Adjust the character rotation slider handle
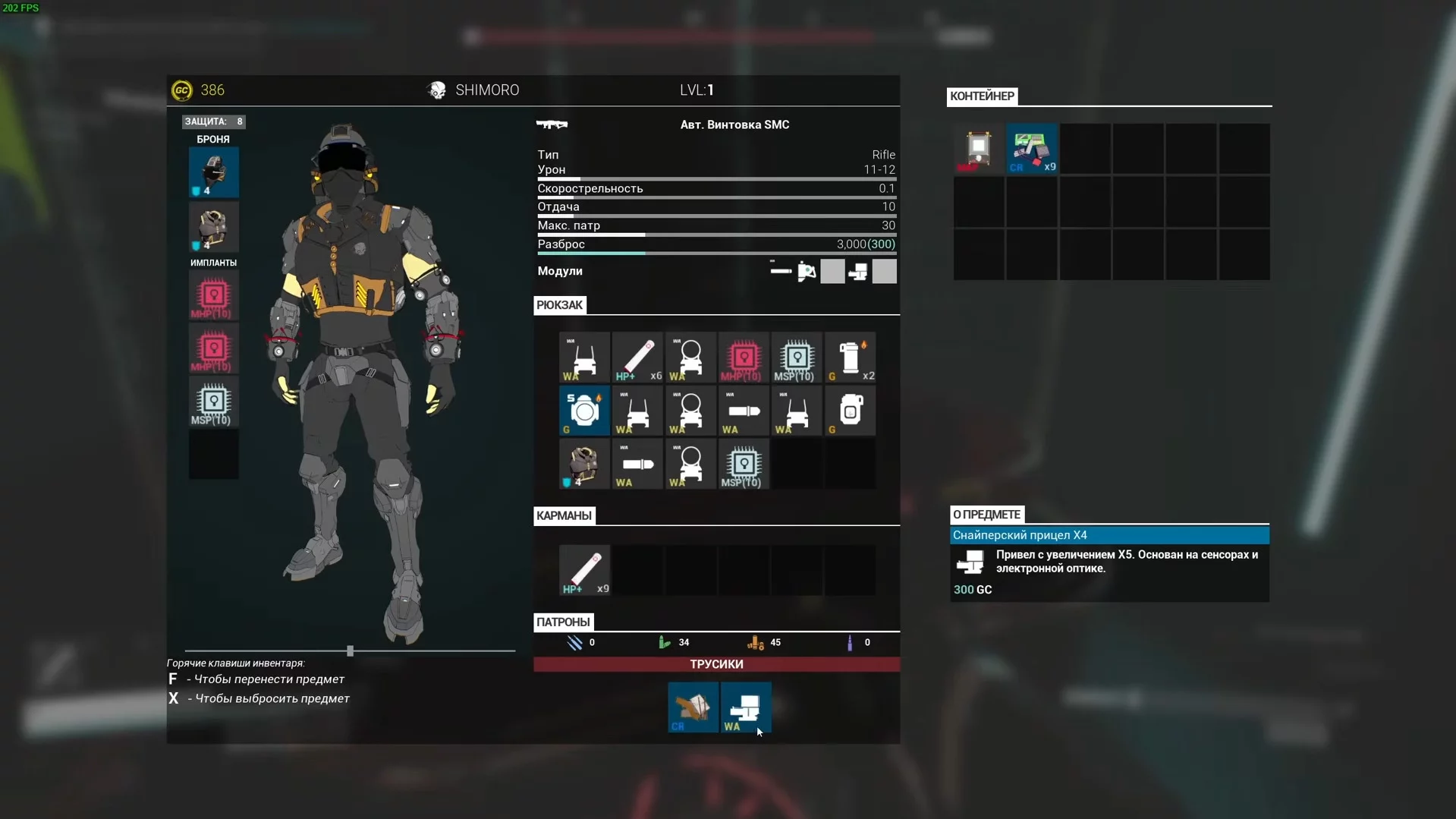 click(x=350, y=650)
